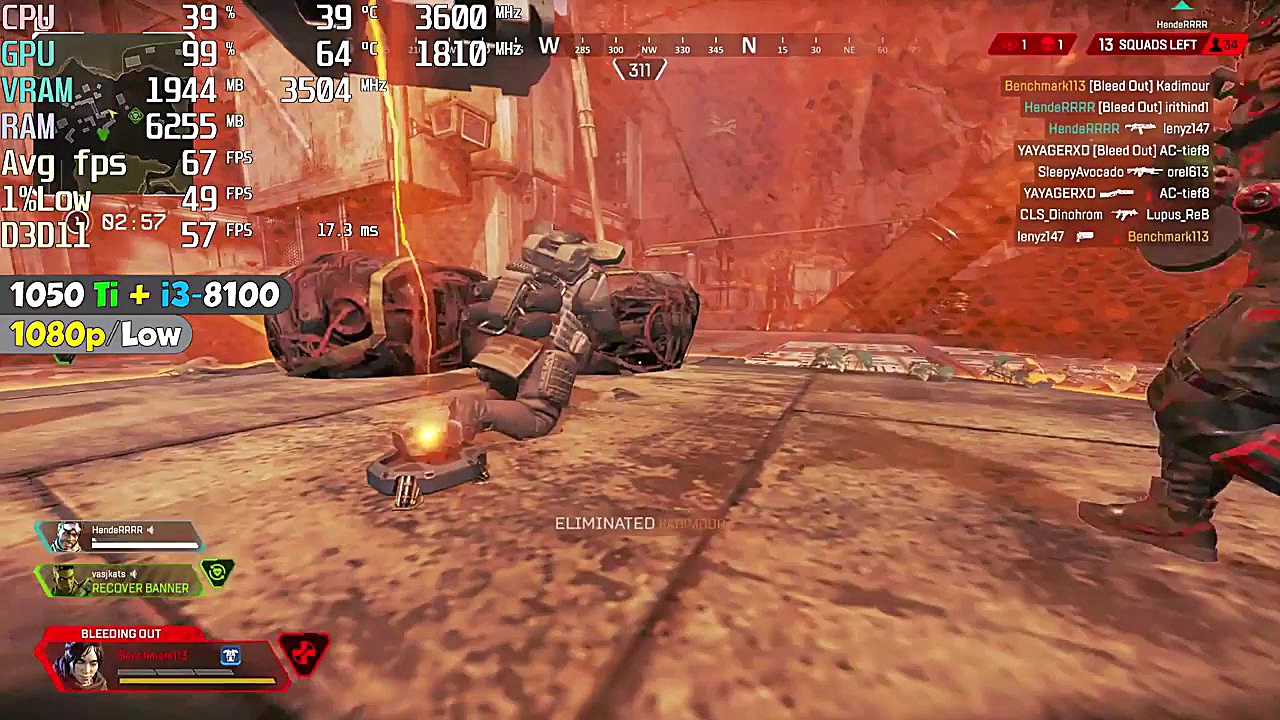1280x720 pixels.
Task: Click the Benchmark113 Bleed Out feed entry
Action: (1106, 86)
